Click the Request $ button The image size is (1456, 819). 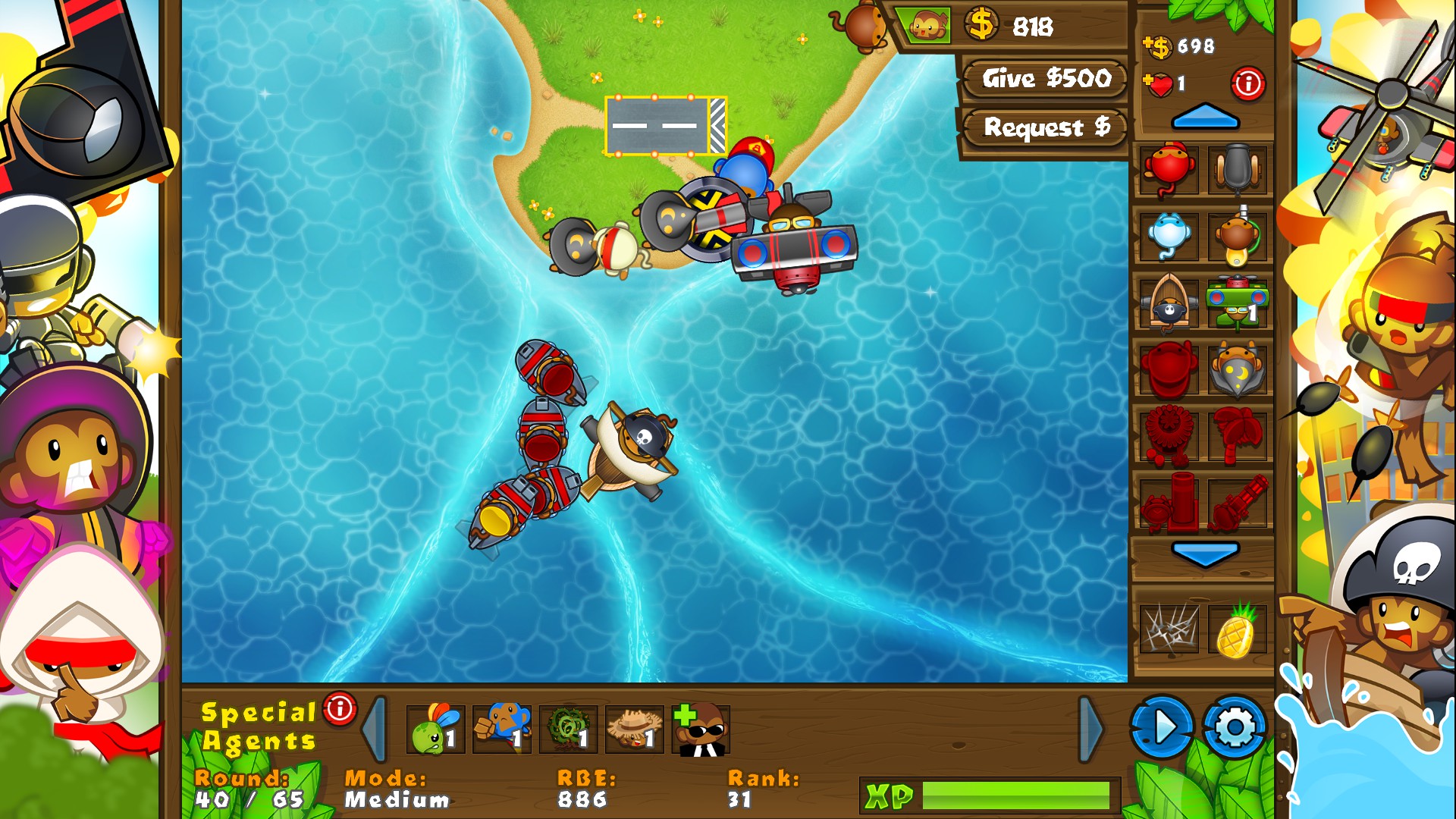(x=1043, y=127)
